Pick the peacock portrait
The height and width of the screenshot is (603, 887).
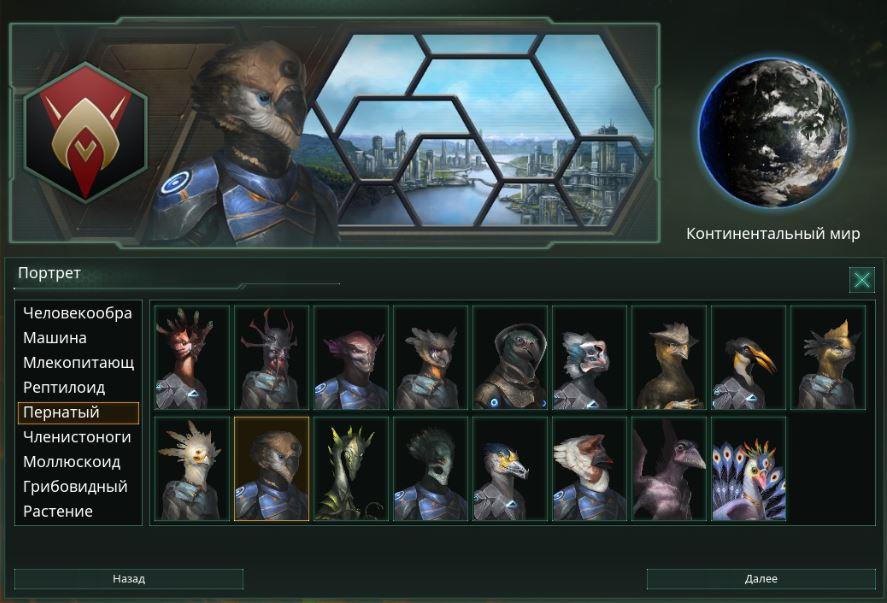click(748, 469)
